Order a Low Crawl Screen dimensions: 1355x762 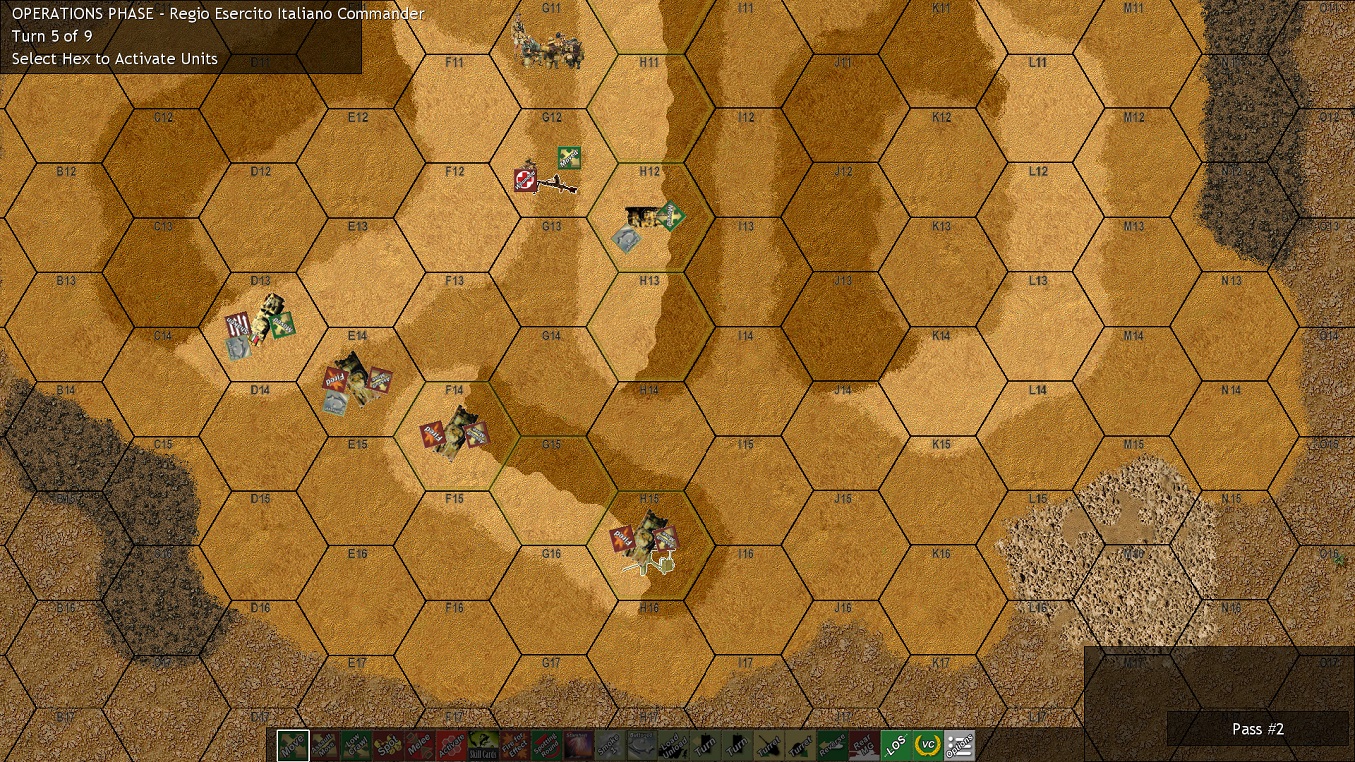355,744
